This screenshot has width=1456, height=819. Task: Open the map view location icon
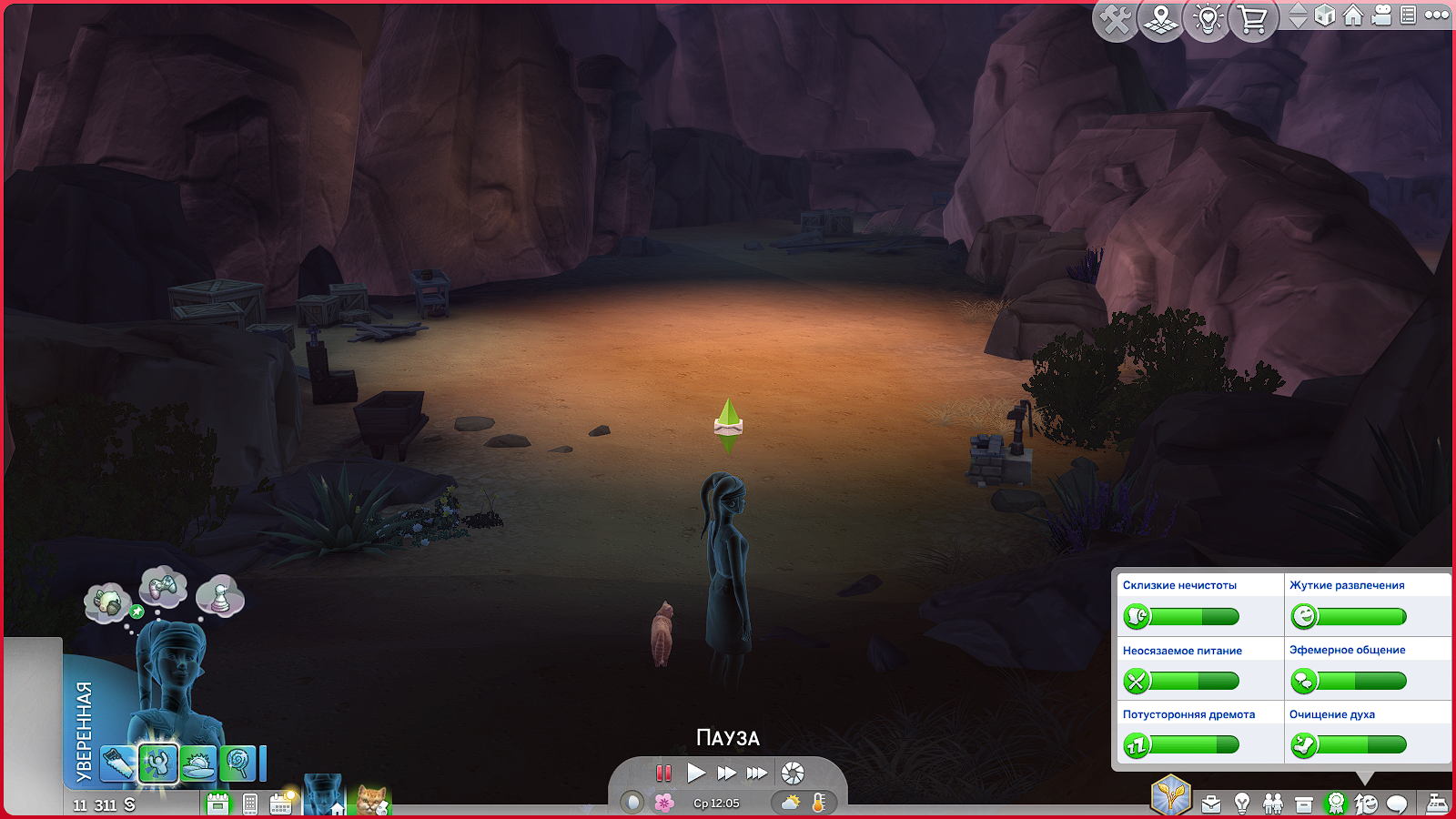[x=1160, y=20]
